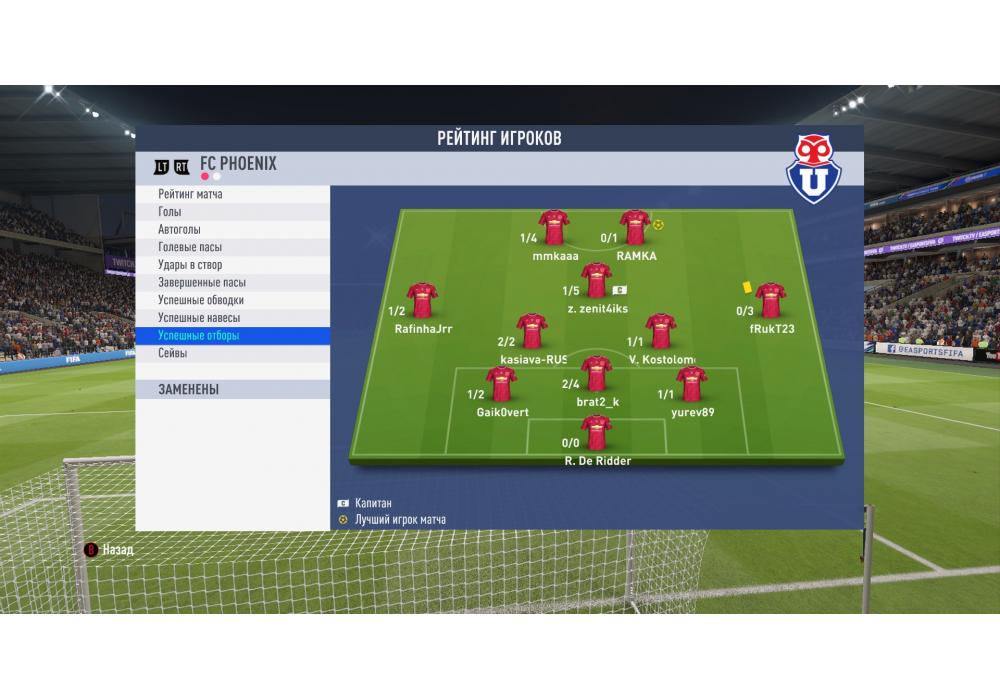Screen dimensions: 1000x700
Task: Select player mmkaaa on the pitch
Action: pos(554,228)
